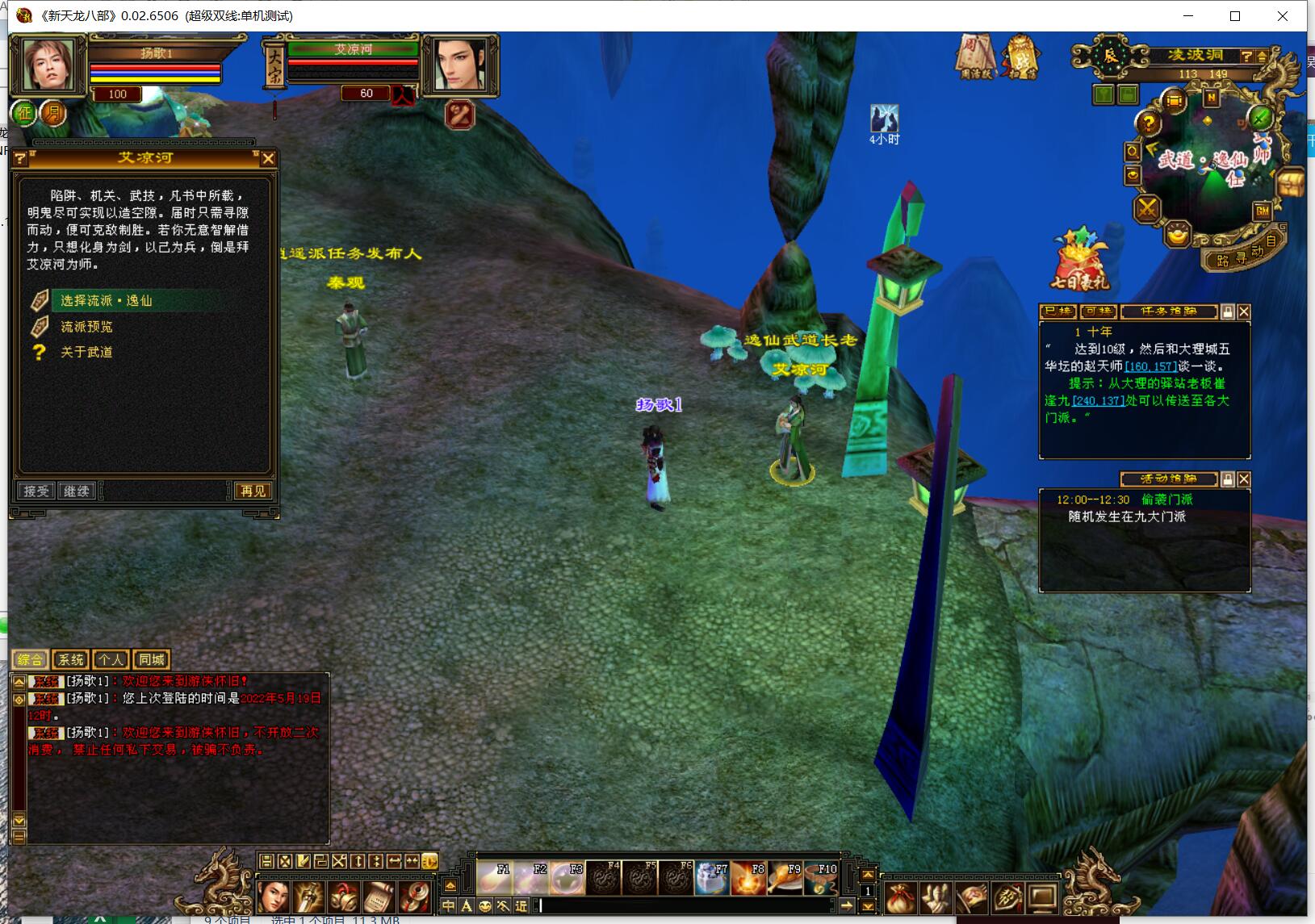1315x924 pixels.
Task: Use the F9 roast drumstick hotbar item
Action: click(784, 879)
